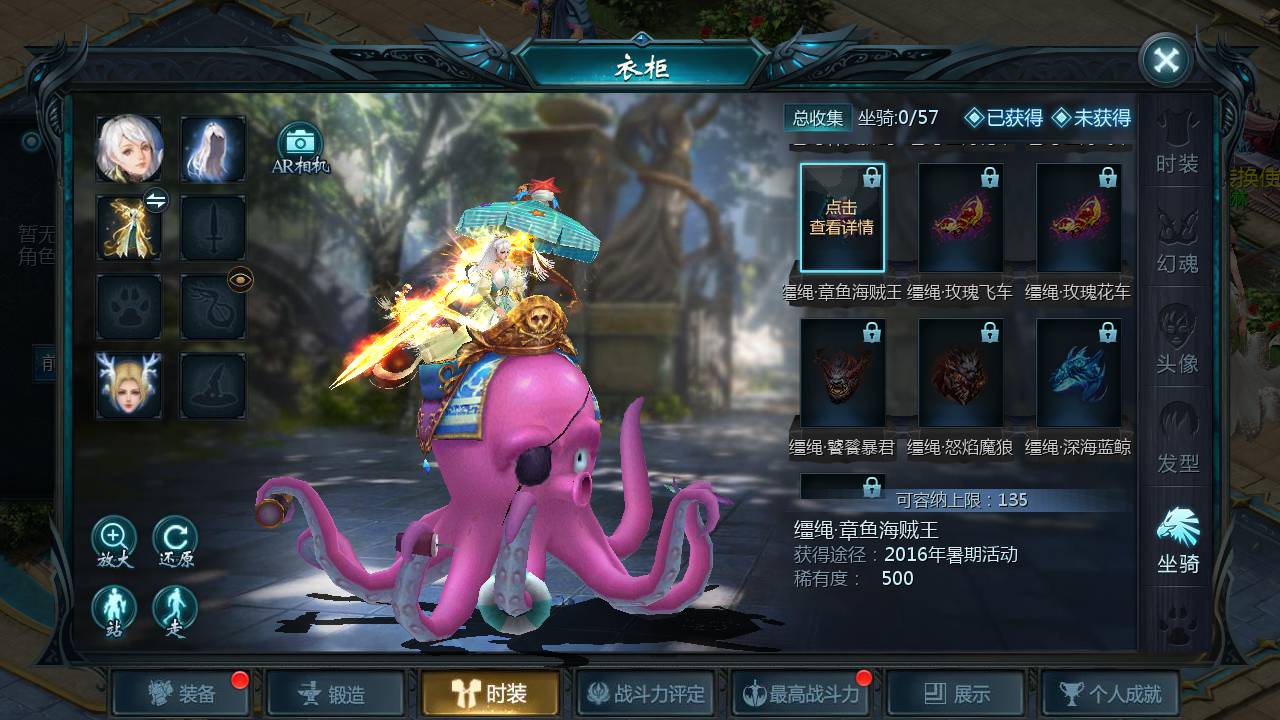Switch to the 锻造 forge tab
1280x720 pixels.
click(x=336, y=692)
